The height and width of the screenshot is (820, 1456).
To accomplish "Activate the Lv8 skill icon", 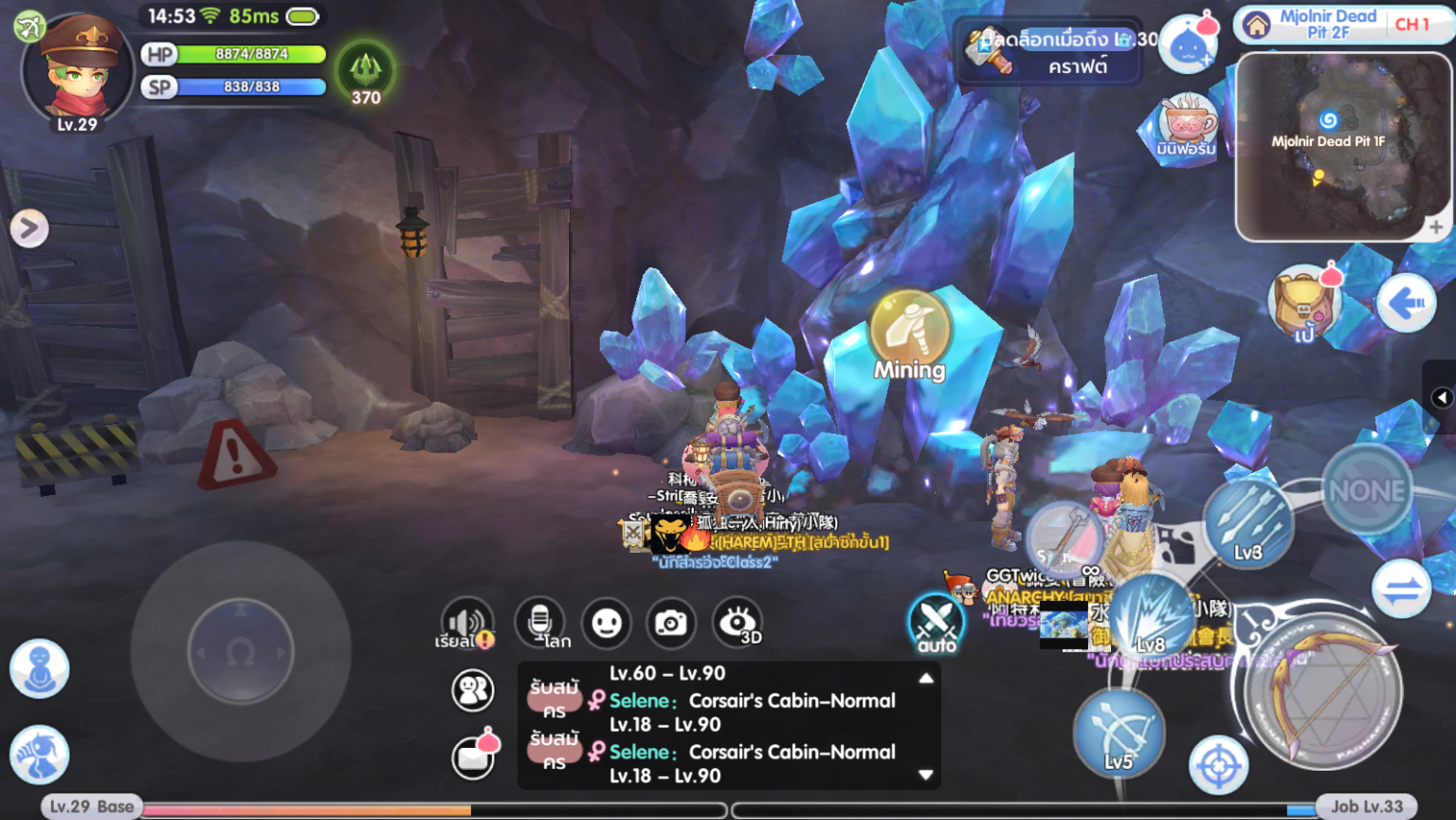I will (1152, 616).
